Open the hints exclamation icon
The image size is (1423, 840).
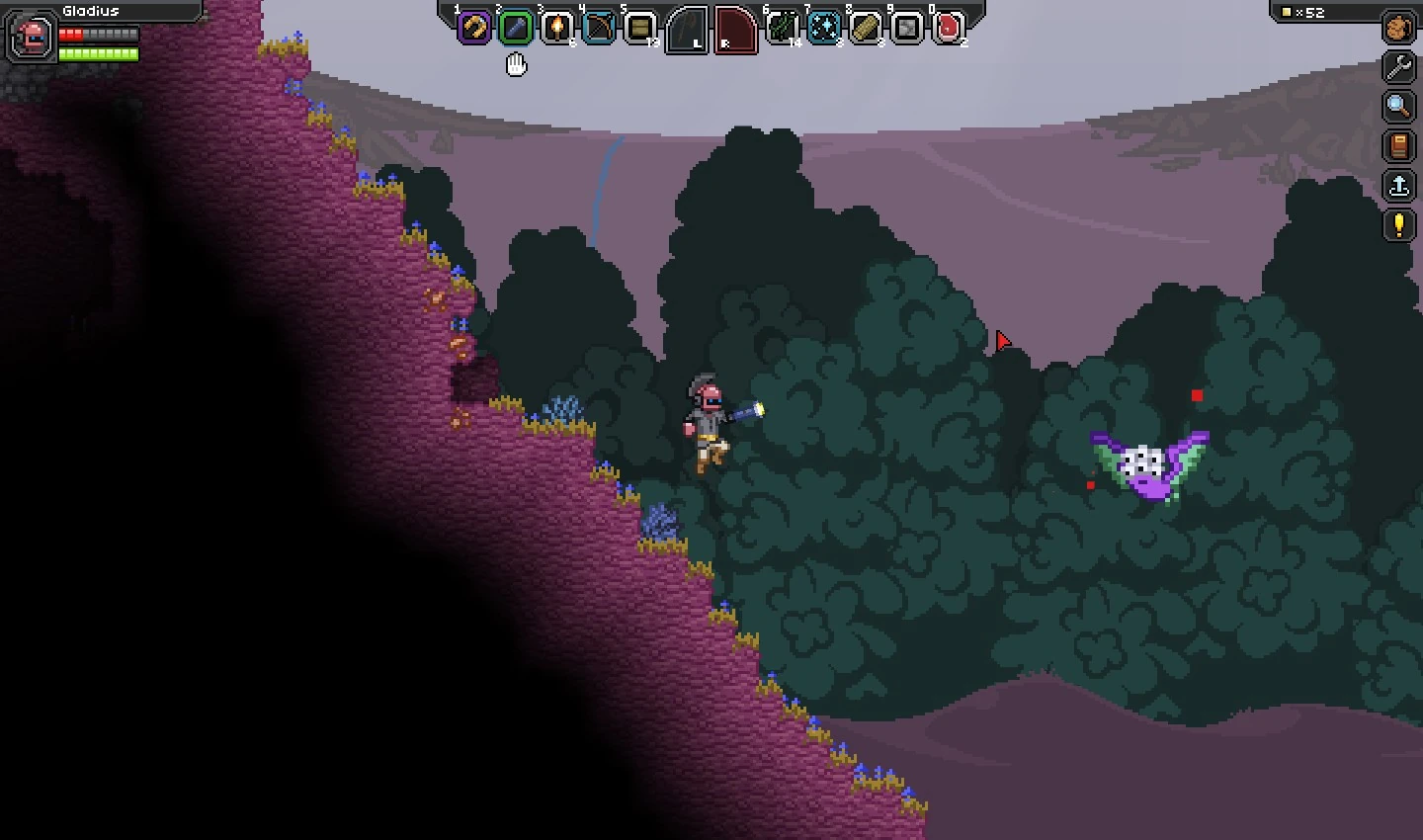[1398, 225]
